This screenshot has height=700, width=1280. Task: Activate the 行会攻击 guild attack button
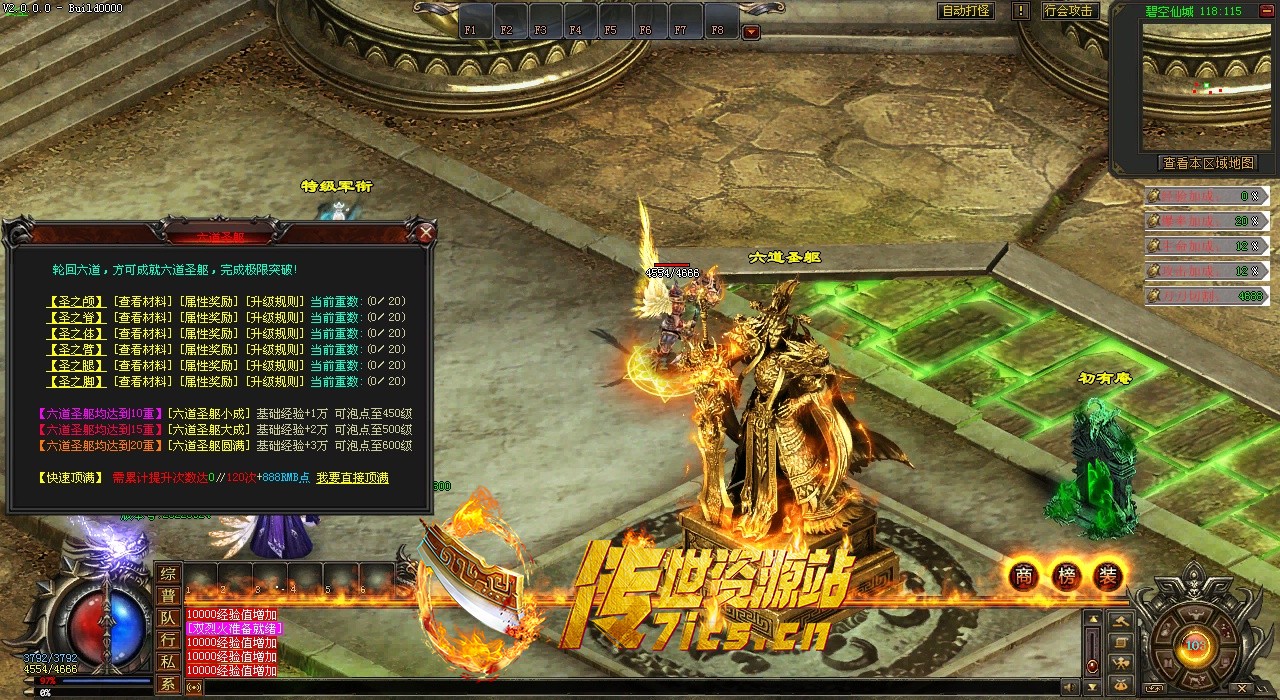coord(1068,11)
